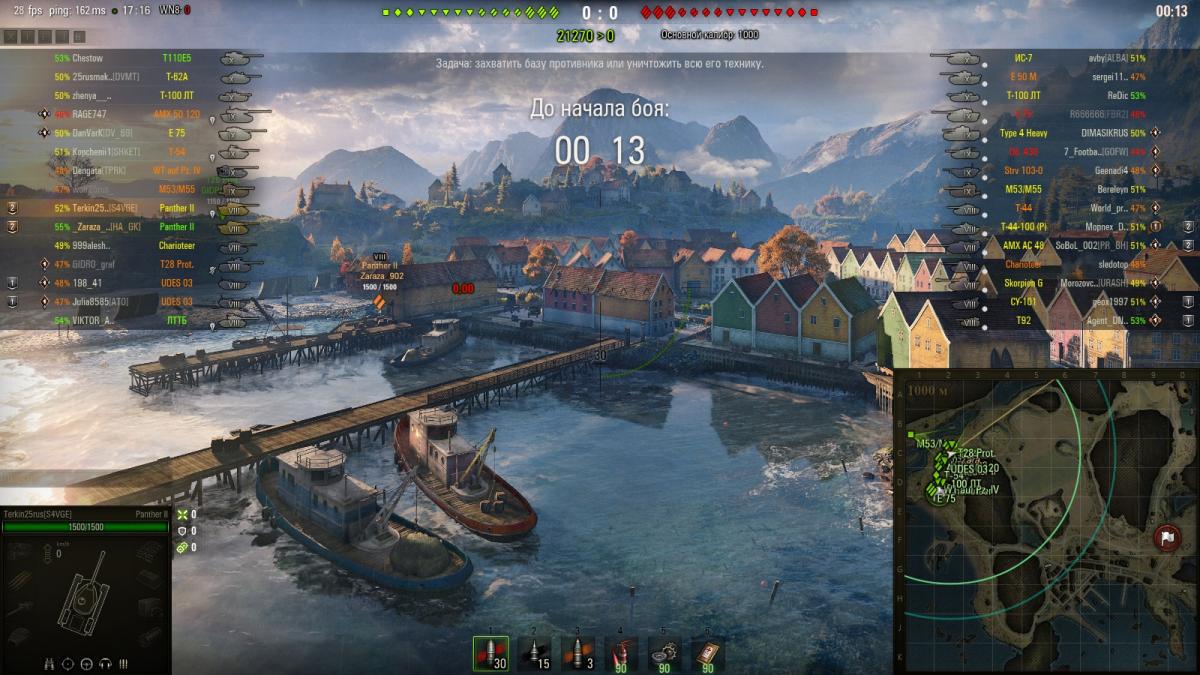
Task: Select the first shell type with 30 rounds
Action: (x=490, y=653)
